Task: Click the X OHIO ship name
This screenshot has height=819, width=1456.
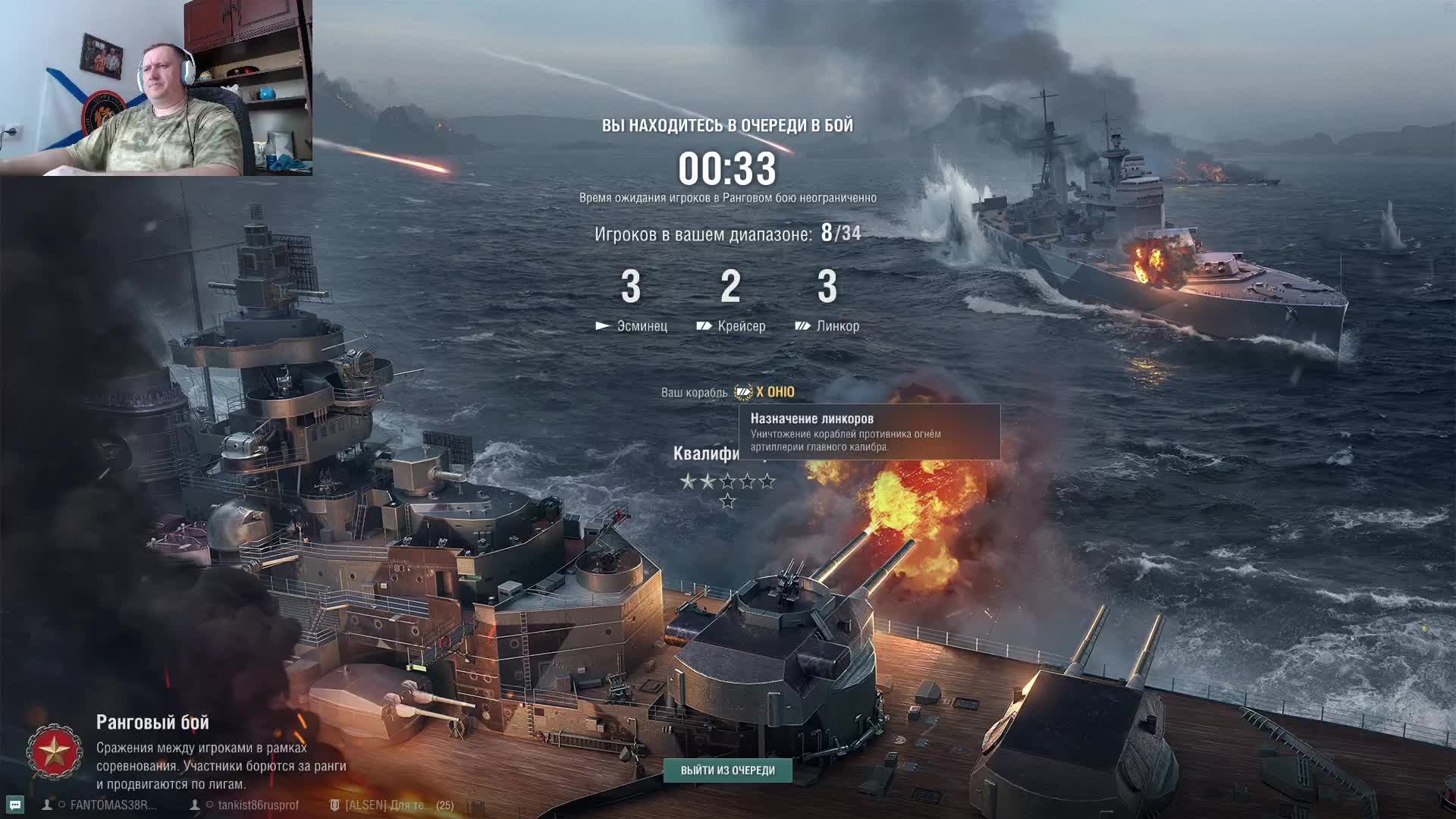Action: 774,392
